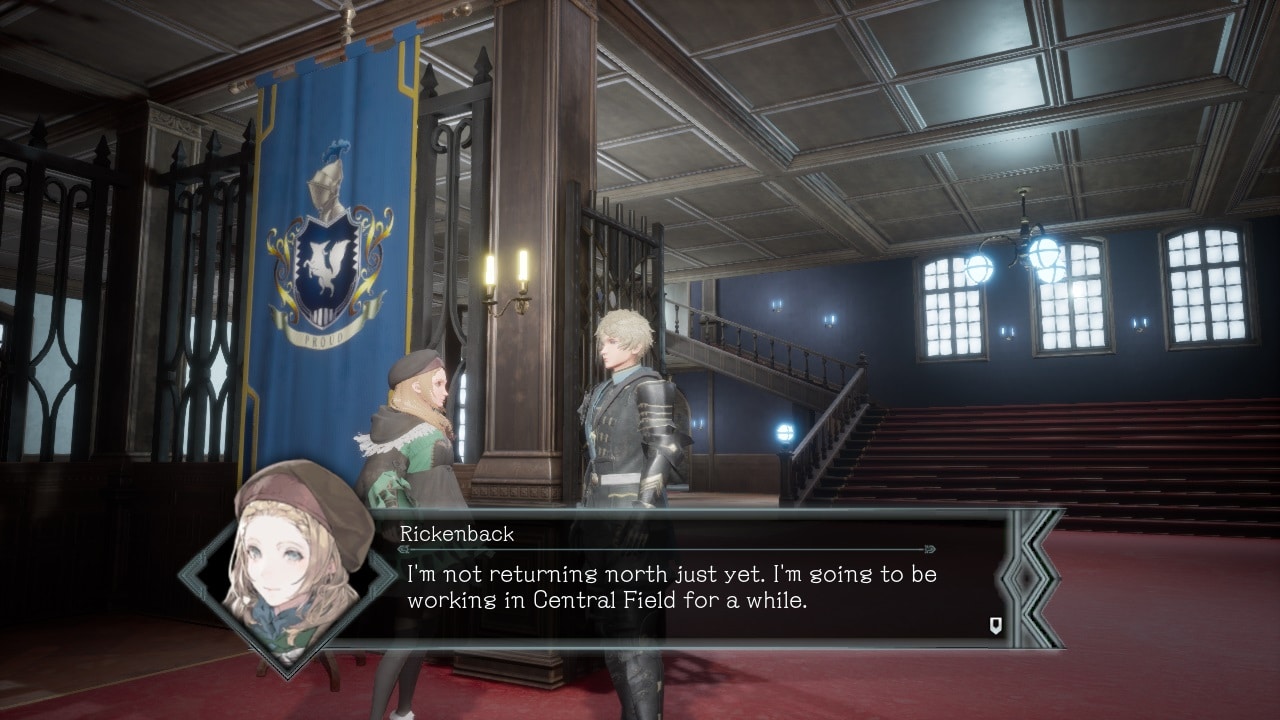The image size is (1280, 720).
Task: Click the dialogue continue arrow marker
Action: pyautogui.click(x=995, y=626)
